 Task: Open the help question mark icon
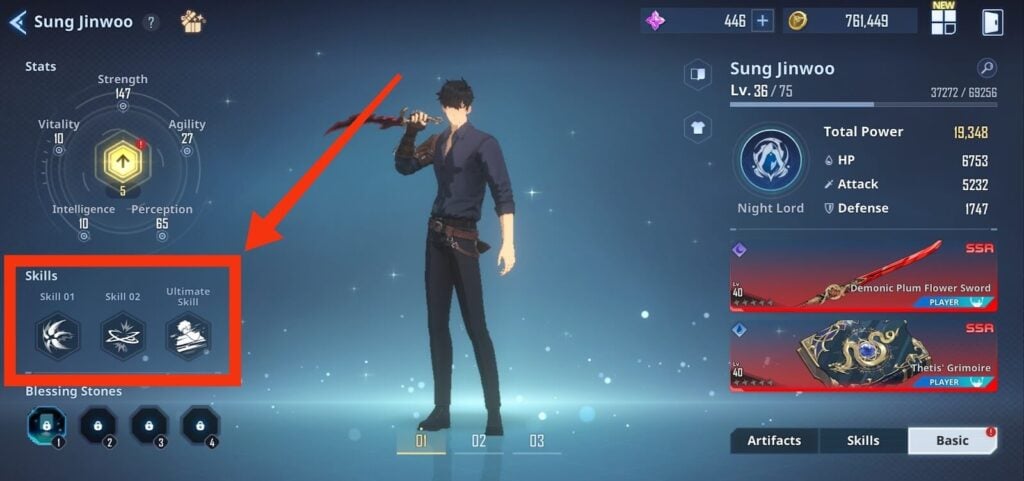[151, 22]
